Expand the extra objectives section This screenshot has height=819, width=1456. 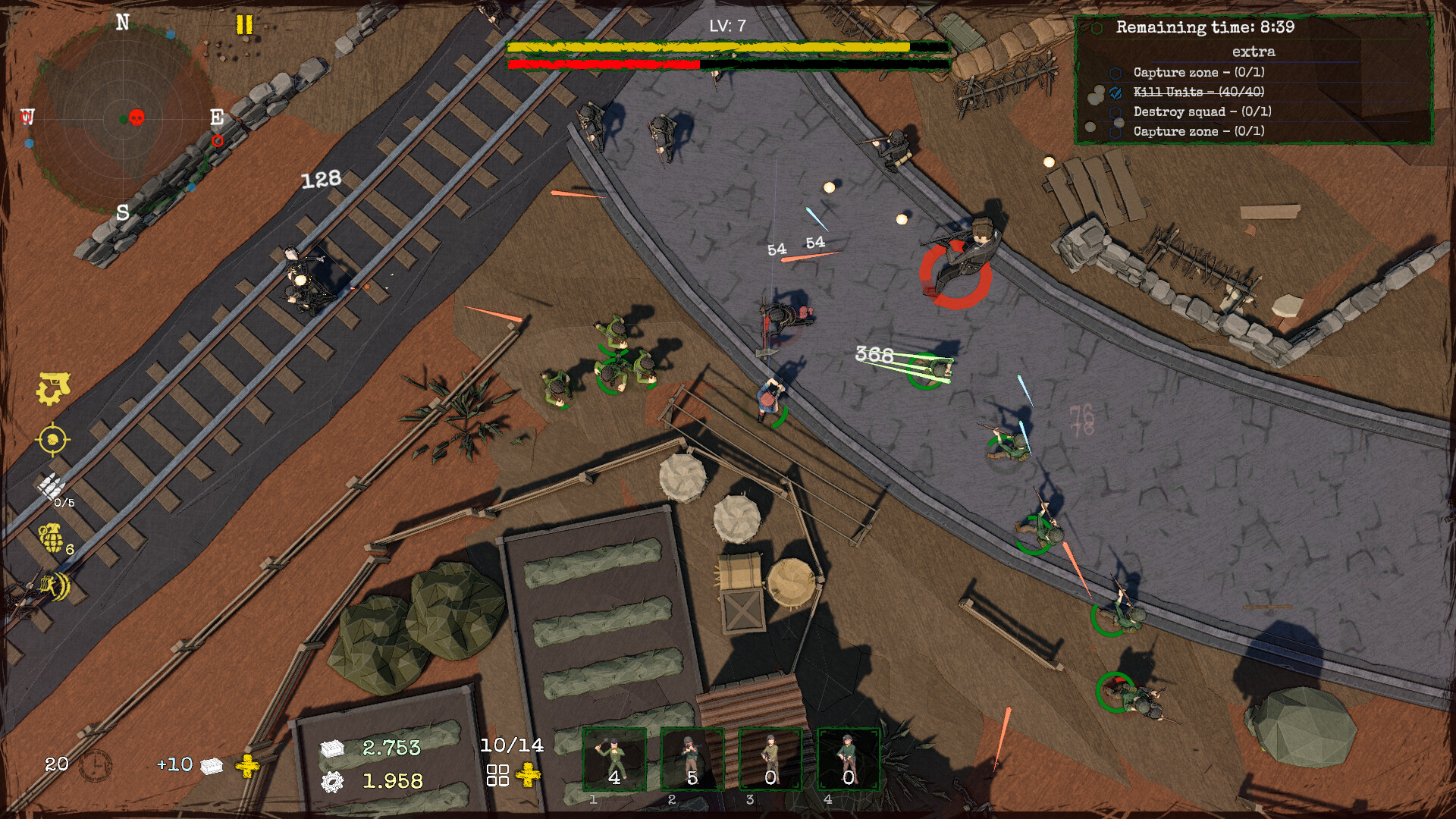[x=1255, y=52]
